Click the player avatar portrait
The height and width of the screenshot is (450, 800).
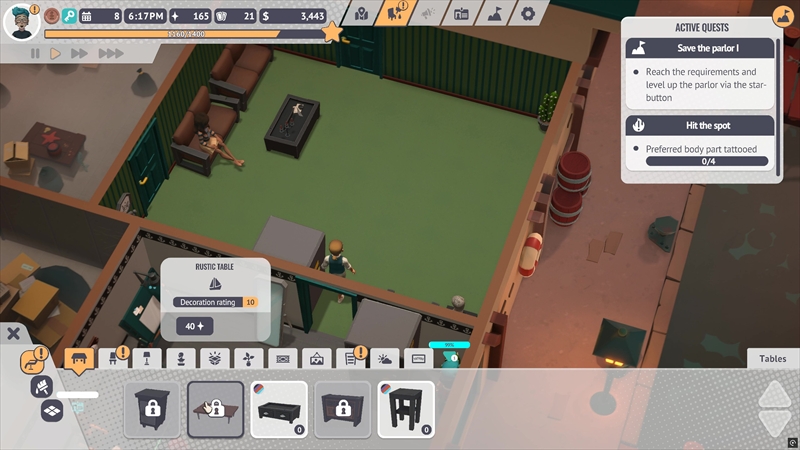(19, 20)
